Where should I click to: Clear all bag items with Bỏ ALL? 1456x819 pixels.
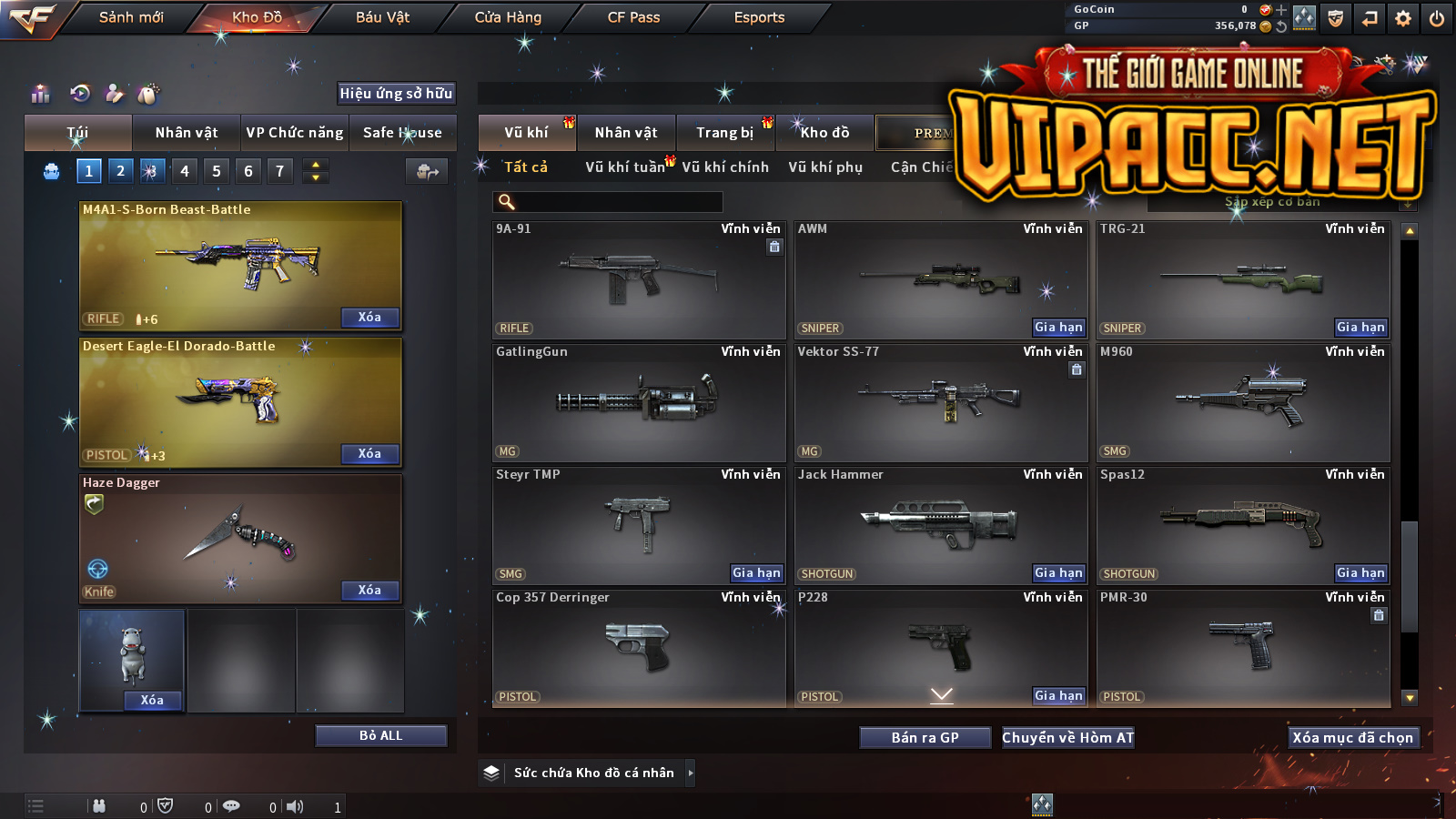click(380, 735)
